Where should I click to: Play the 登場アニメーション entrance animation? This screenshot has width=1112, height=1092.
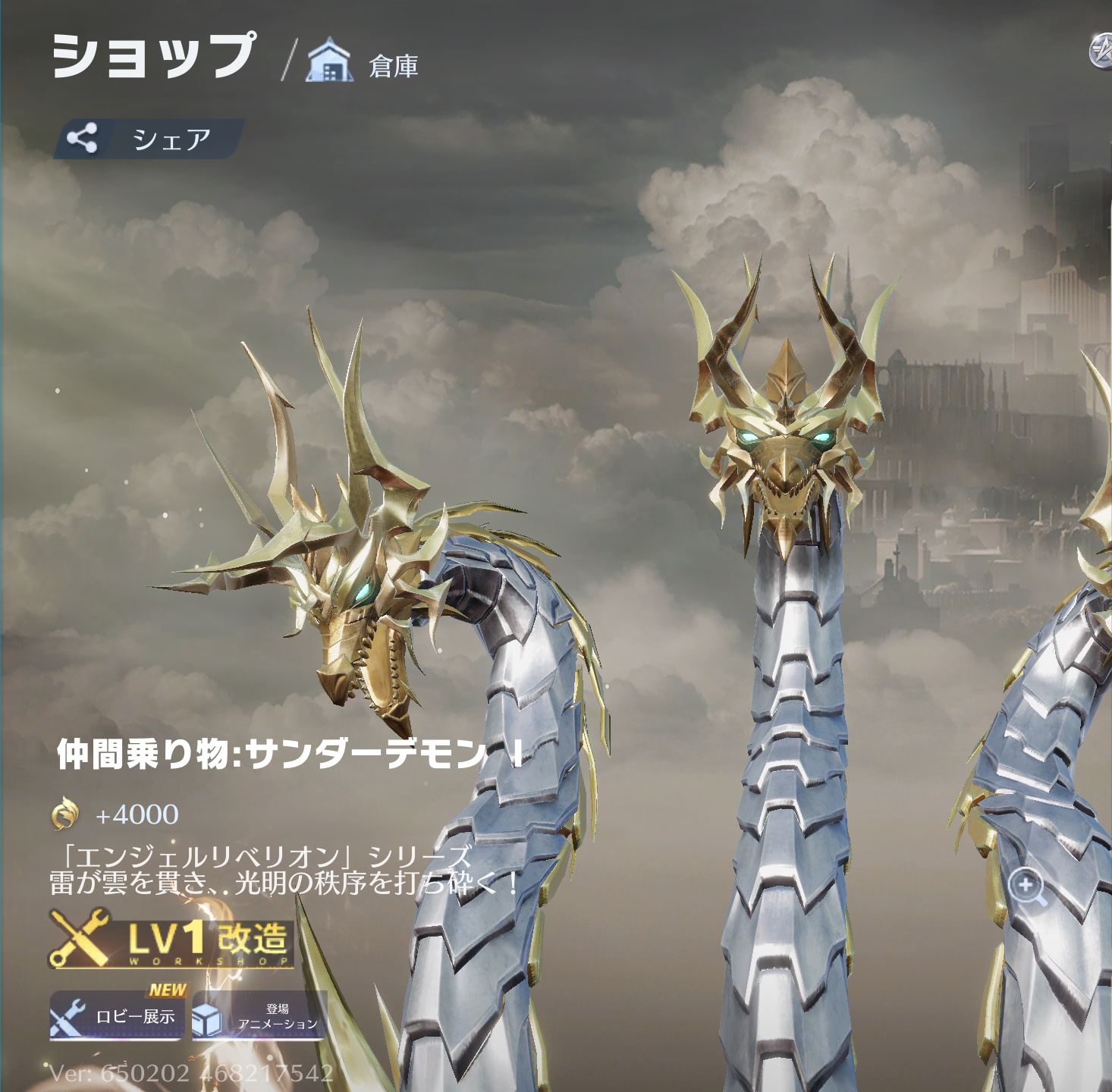[259, 1017]
